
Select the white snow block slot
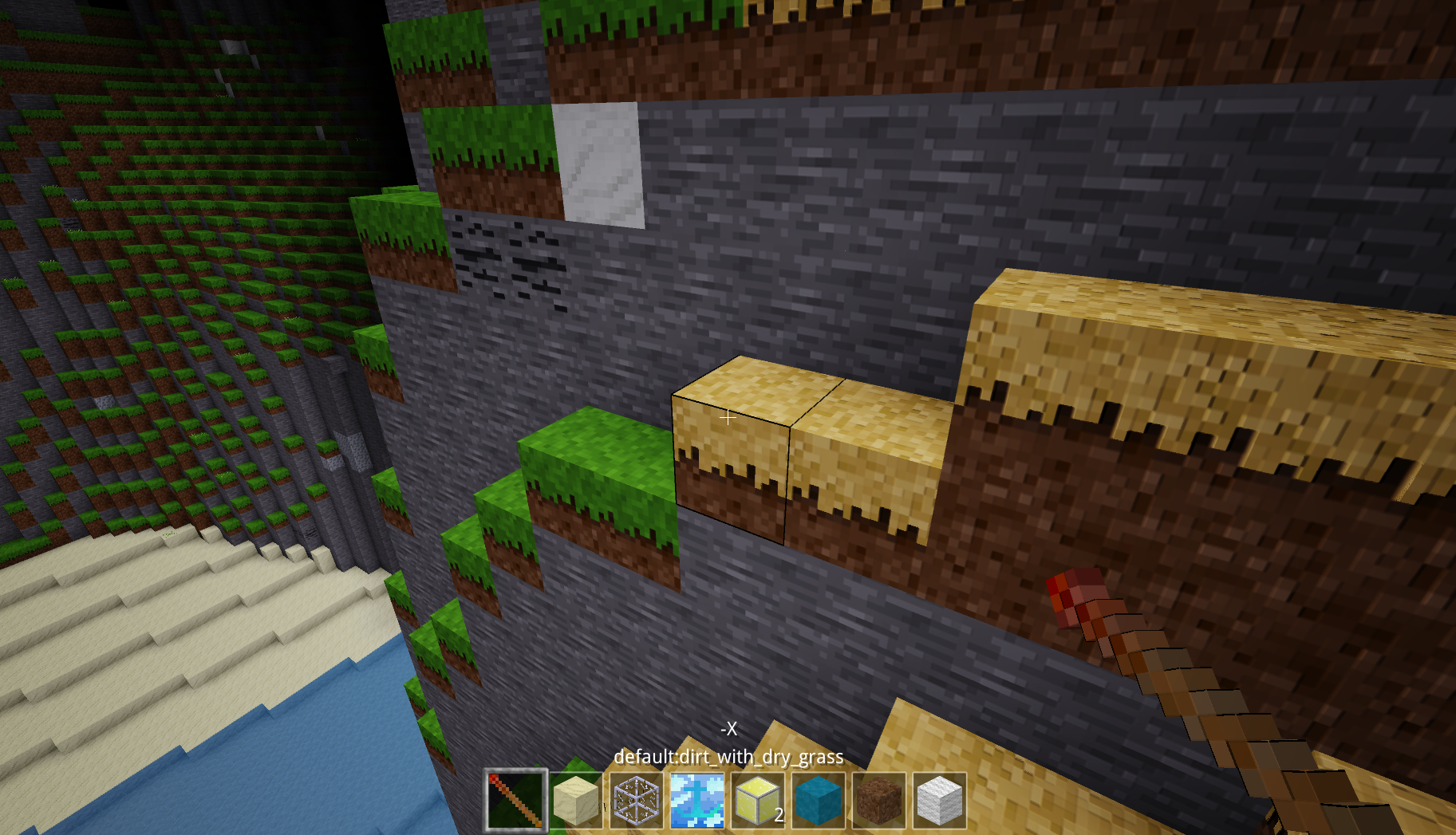coord(940,800)
